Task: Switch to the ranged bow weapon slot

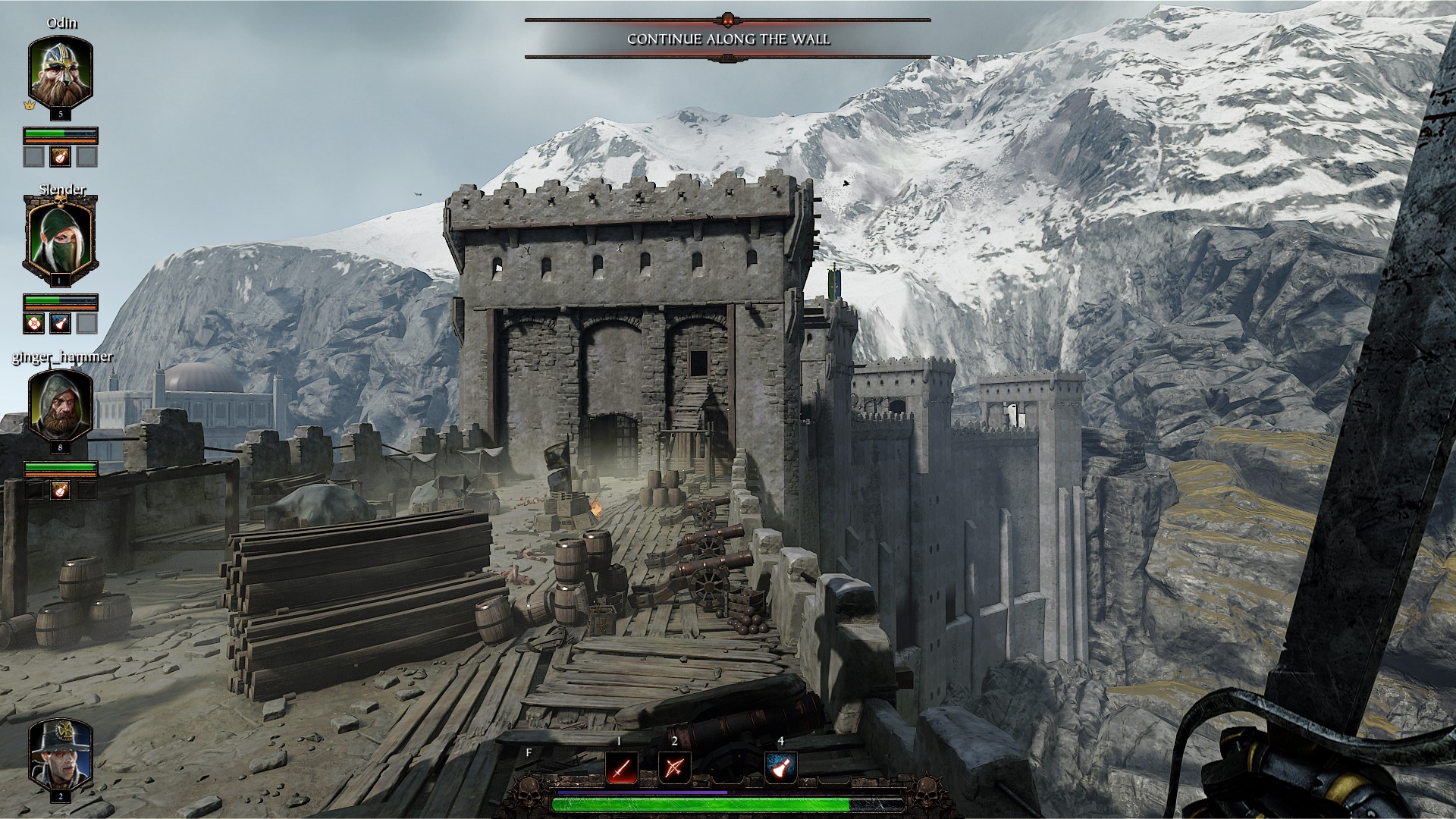Action: tap(673, 769)
